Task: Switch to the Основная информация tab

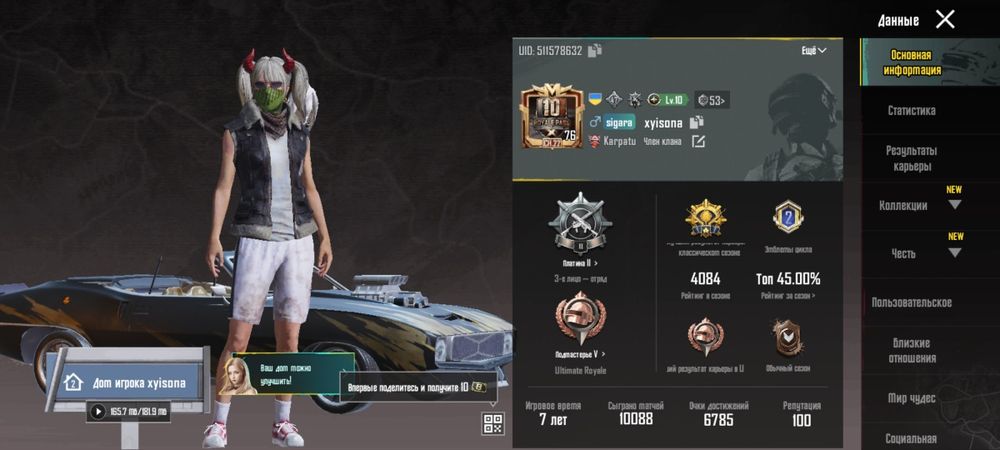Action: pyautogui.click(x=911, y=63)
